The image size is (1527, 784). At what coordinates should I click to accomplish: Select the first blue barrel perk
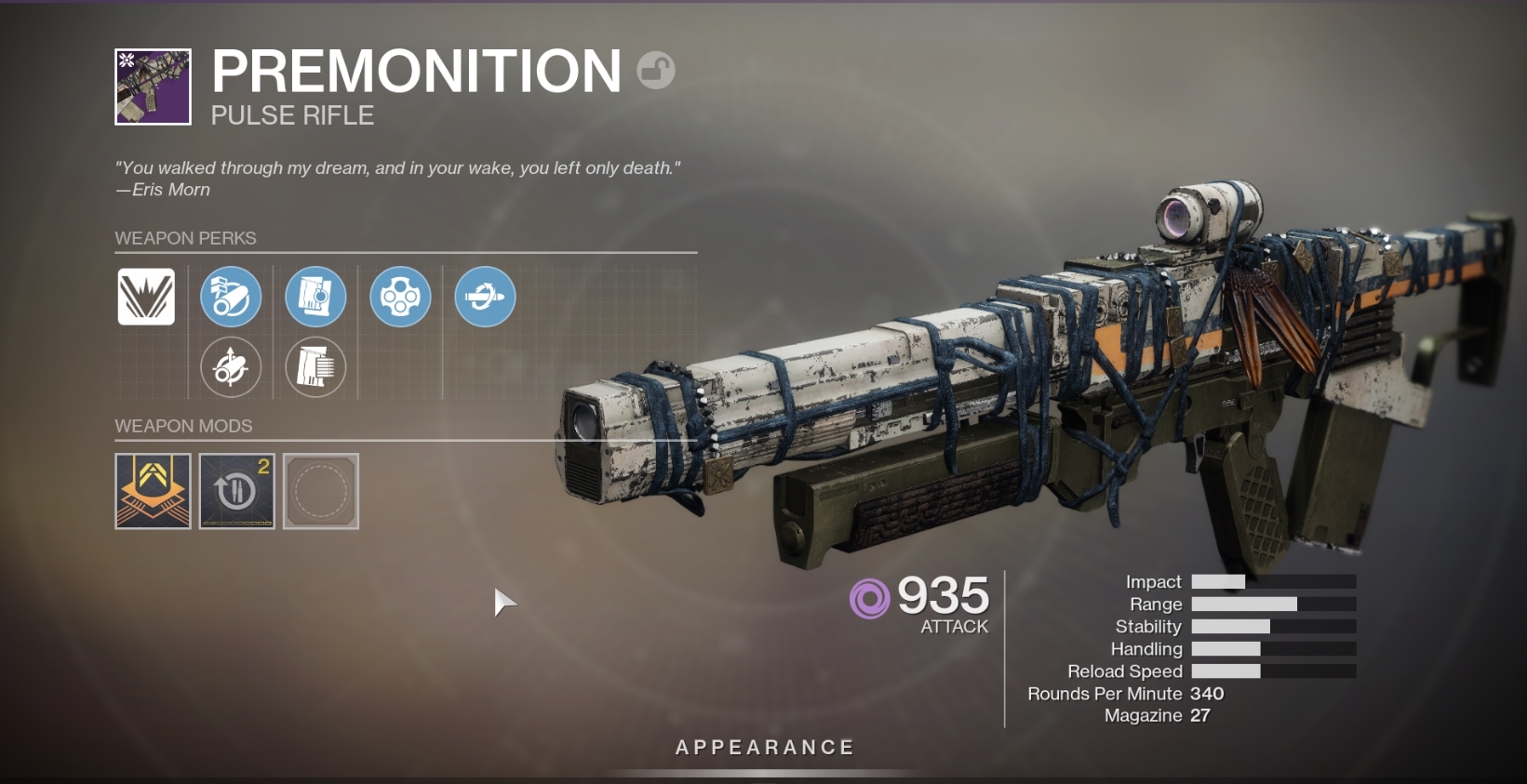(231, 297)
